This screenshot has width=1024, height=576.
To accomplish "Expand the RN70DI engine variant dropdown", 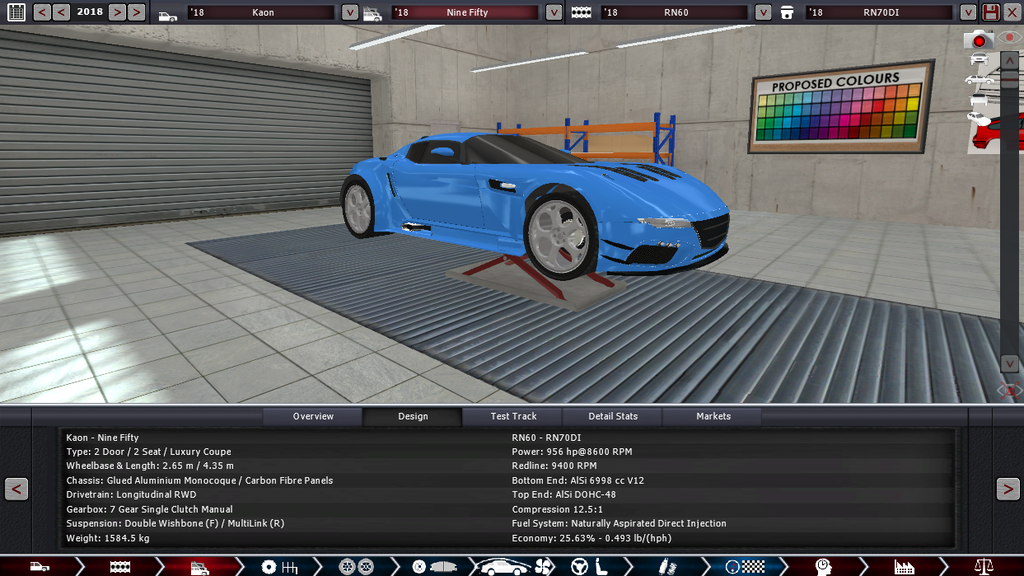I will (968, 13).
